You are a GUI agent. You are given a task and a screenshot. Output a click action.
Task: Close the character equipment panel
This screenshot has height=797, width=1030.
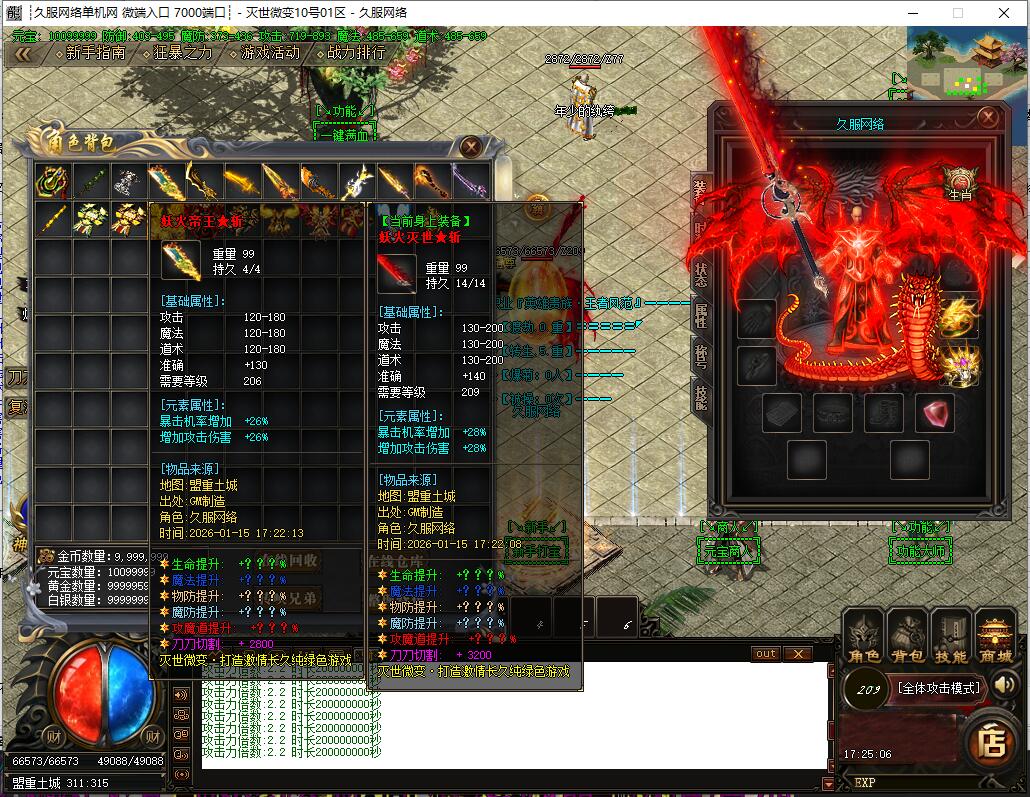(x=988, y=117)
